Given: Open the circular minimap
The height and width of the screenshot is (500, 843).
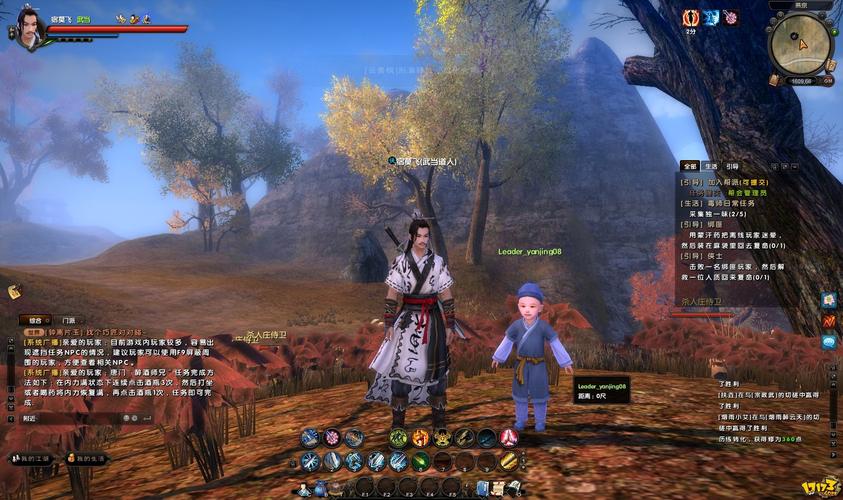Looking at the screenshot, I should tap(798, 43).
